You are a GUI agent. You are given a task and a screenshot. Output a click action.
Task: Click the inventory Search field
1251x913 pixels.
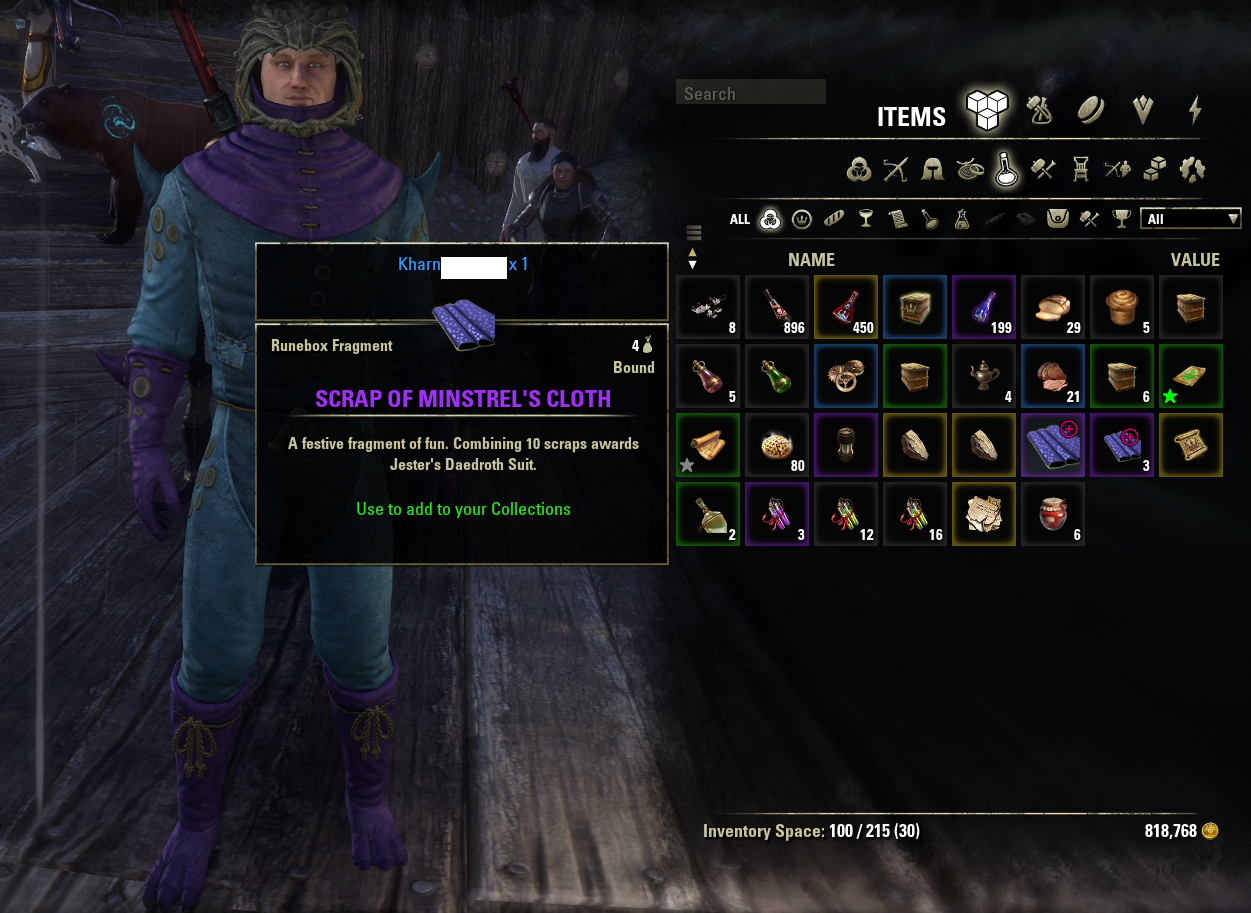point(750,93)
